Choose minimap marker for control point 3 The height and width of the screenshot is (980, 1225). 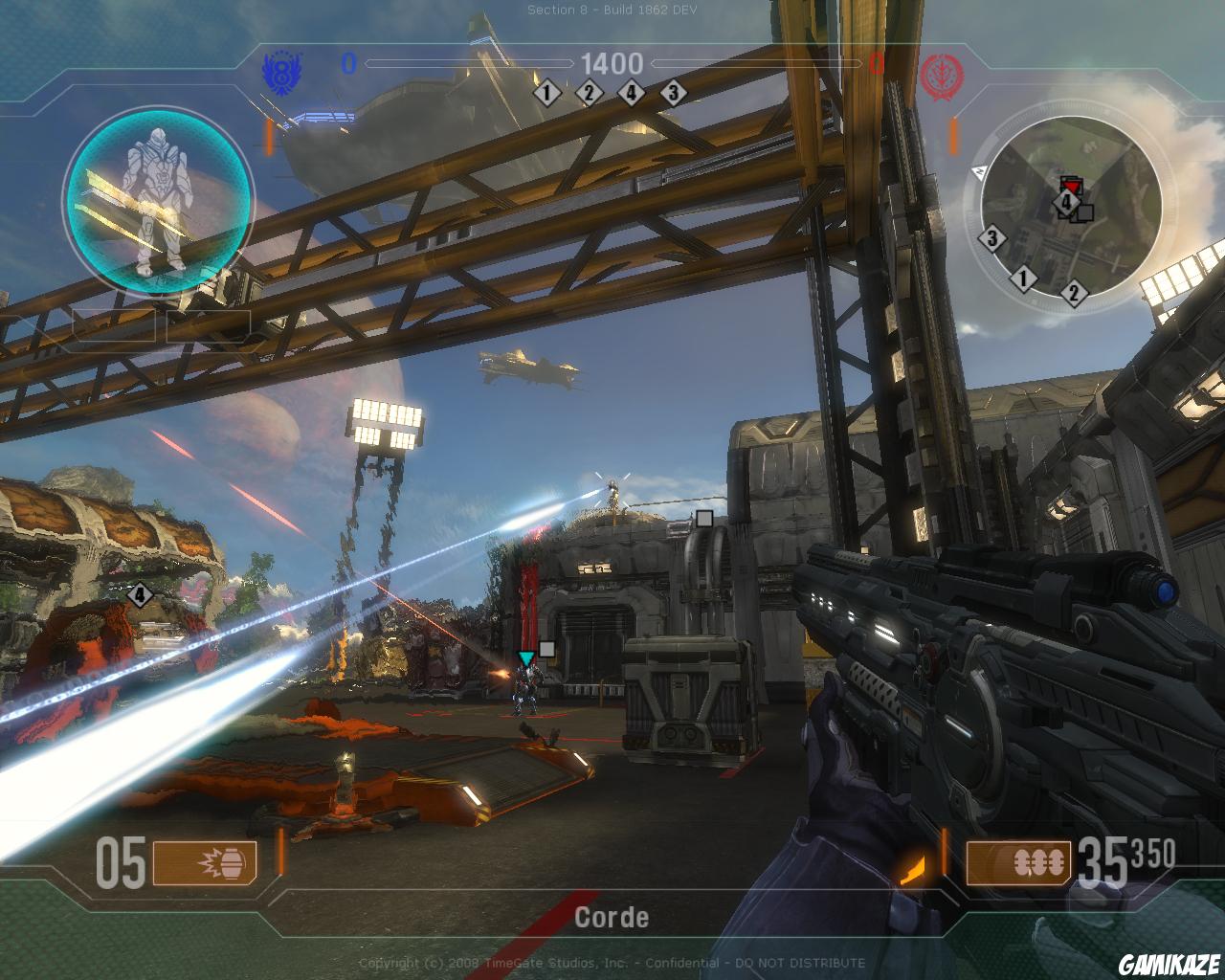tap(992, 238)
